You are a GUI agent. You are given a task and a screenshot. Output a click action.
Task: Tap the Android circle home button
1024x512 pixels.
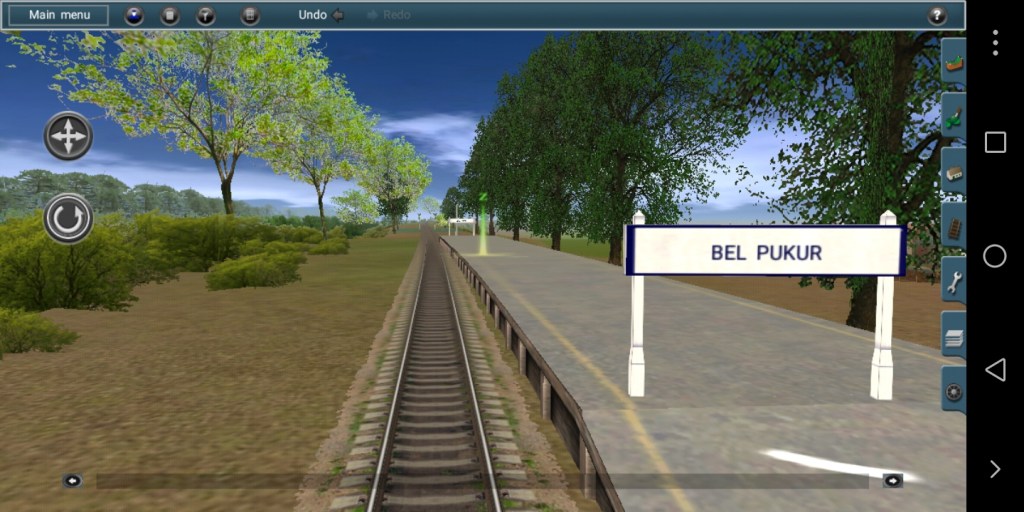tap(995, 256)
